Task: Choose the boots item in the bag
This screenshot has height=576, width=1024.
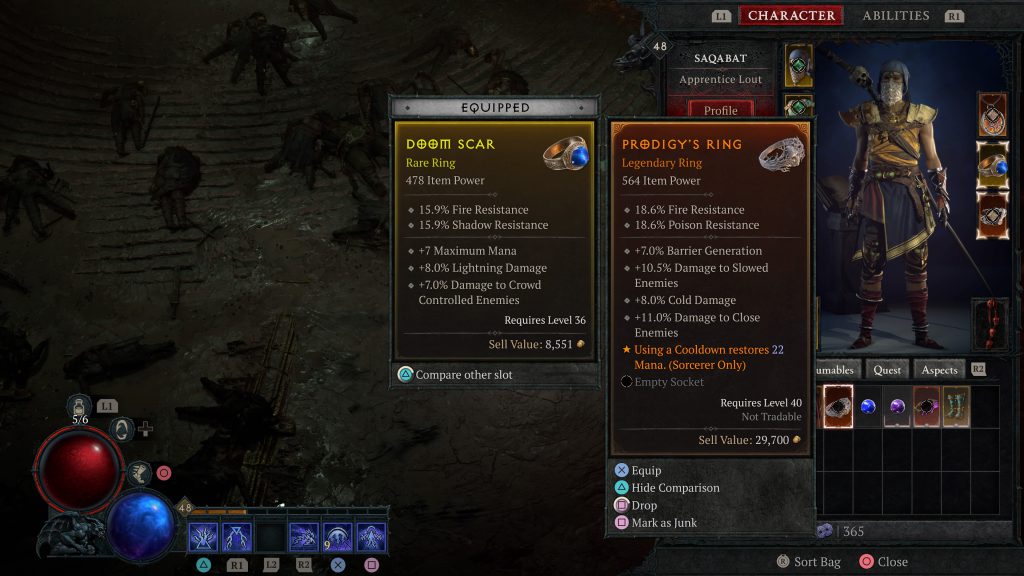Action: pos(956,407)
